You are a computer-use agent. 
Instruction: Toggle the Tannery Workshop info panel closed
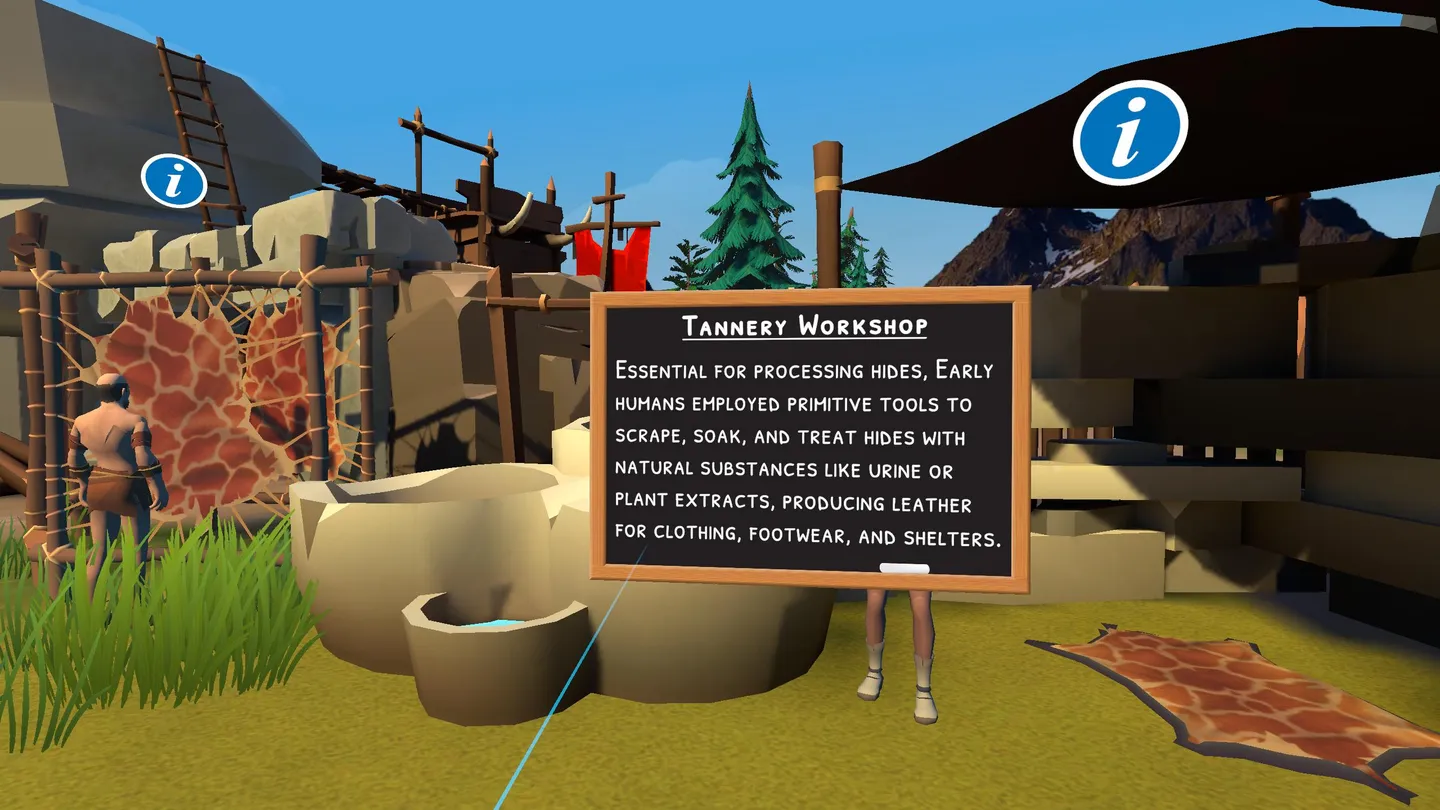(x=810, y=440)
